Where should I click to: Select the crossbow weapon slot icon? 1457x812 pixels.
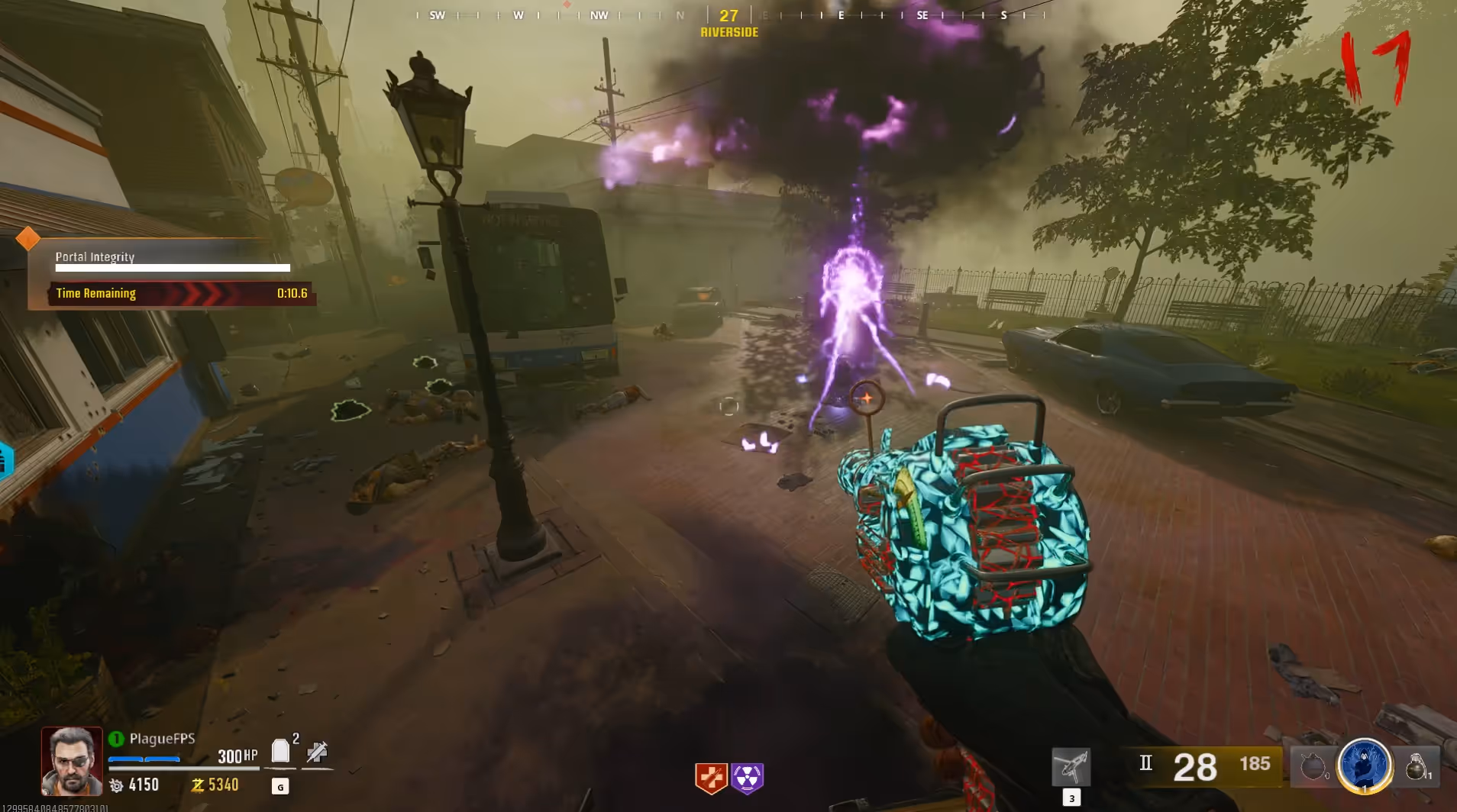pyautogui.click(x=1071, y=766)
